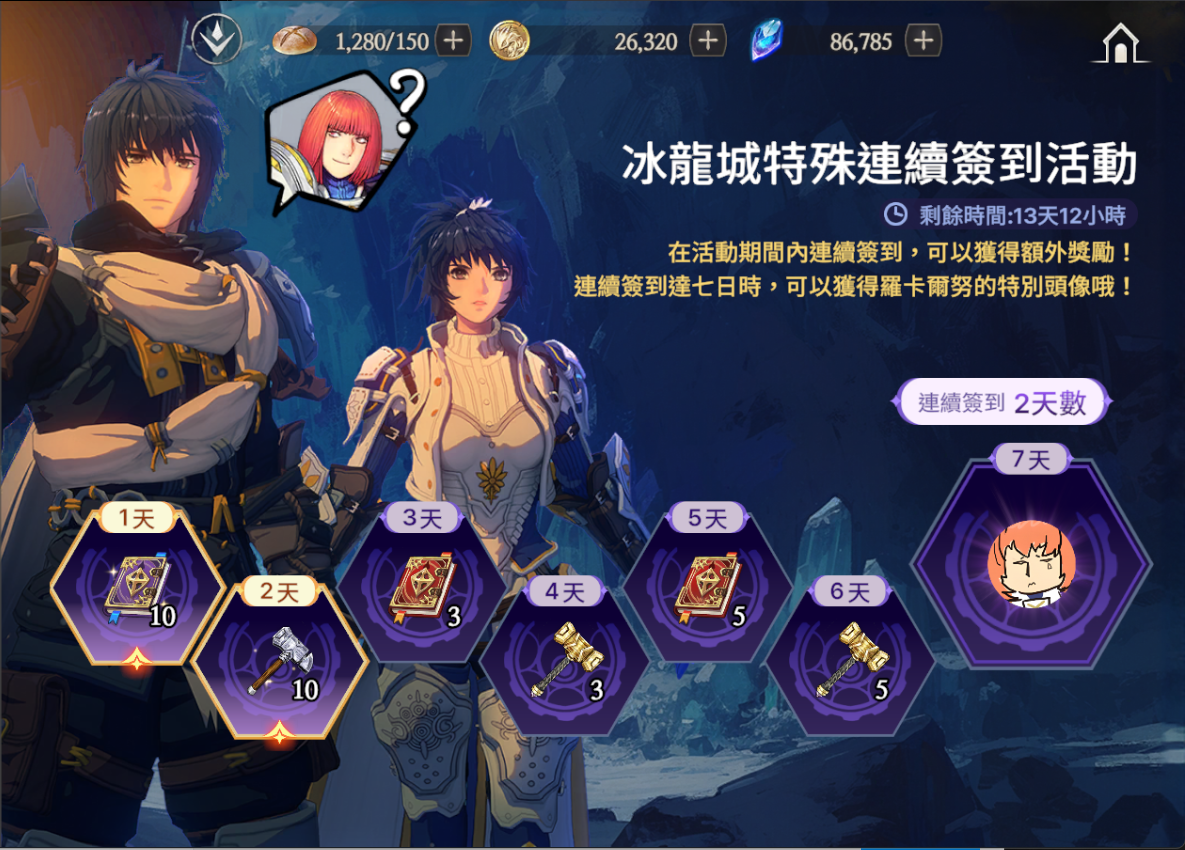Add more bread stamina
This screenshot has width=1185, height=850.
click(x=453, y=41)
